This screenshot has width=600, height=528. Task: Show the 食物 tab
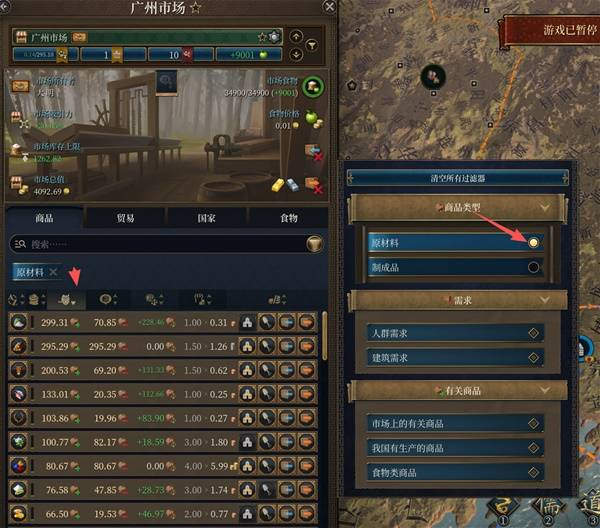click(286, 217)
